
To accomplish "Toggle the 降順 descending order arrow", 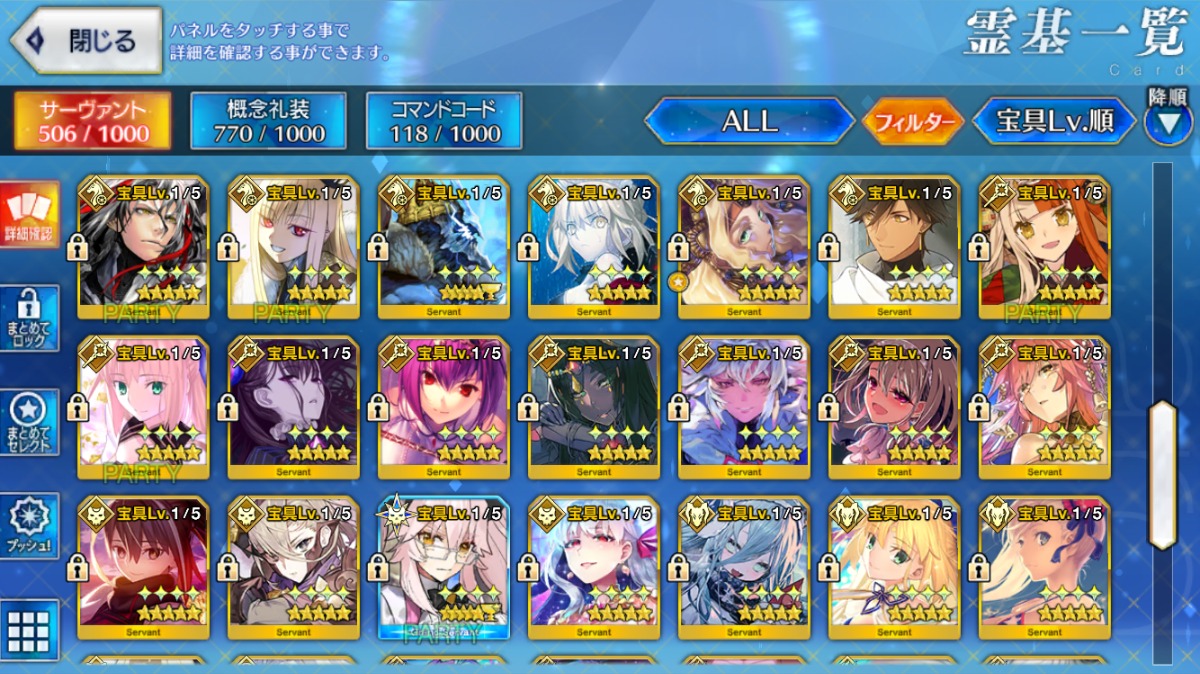I will point(1167,123).
